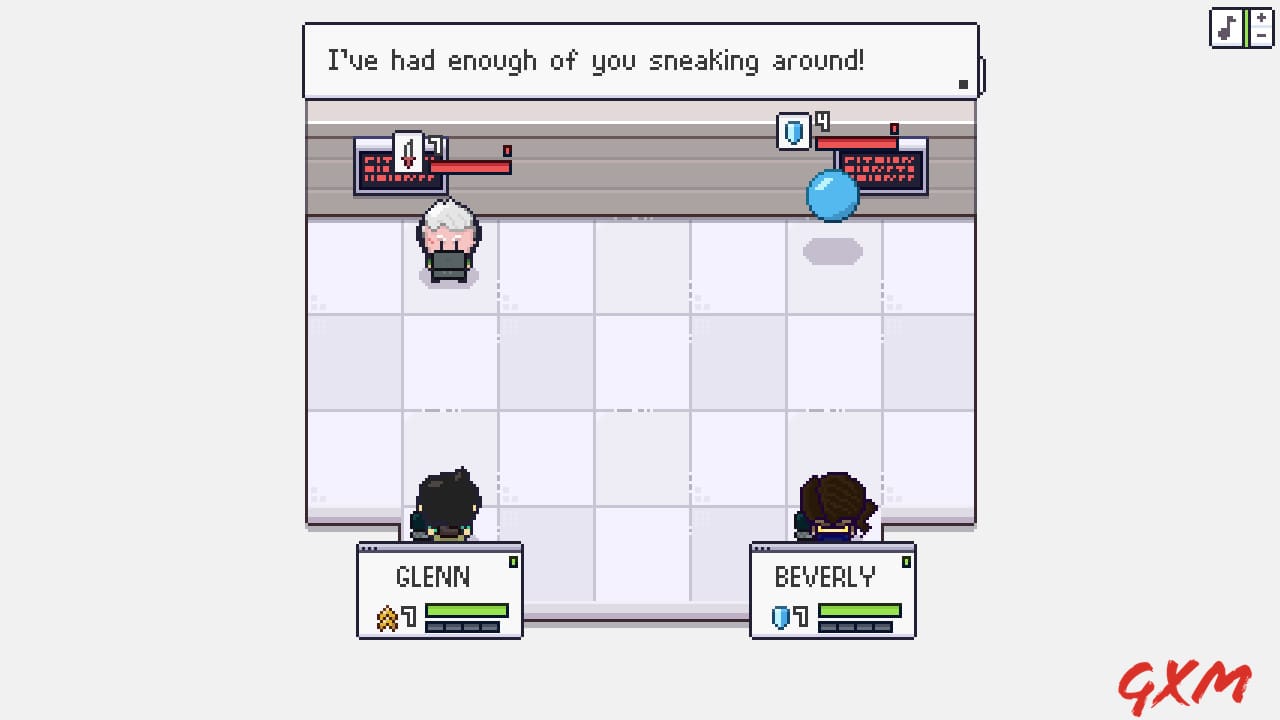This screenshot has height=720, width=1280.
Task: Click the attack counter beside the sword icon
Action: coord(436,143)
